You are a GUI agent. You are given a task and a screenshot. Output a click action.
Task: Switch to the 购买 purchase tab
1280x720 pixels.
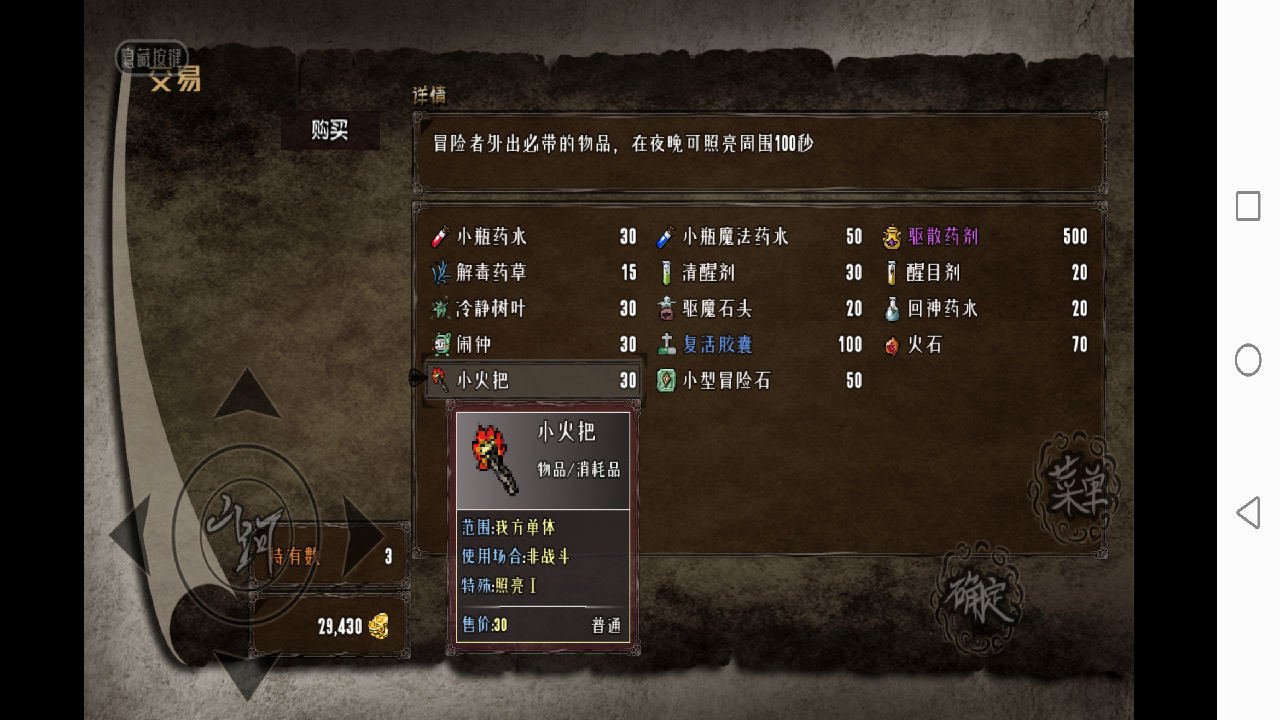click(330, 130)
